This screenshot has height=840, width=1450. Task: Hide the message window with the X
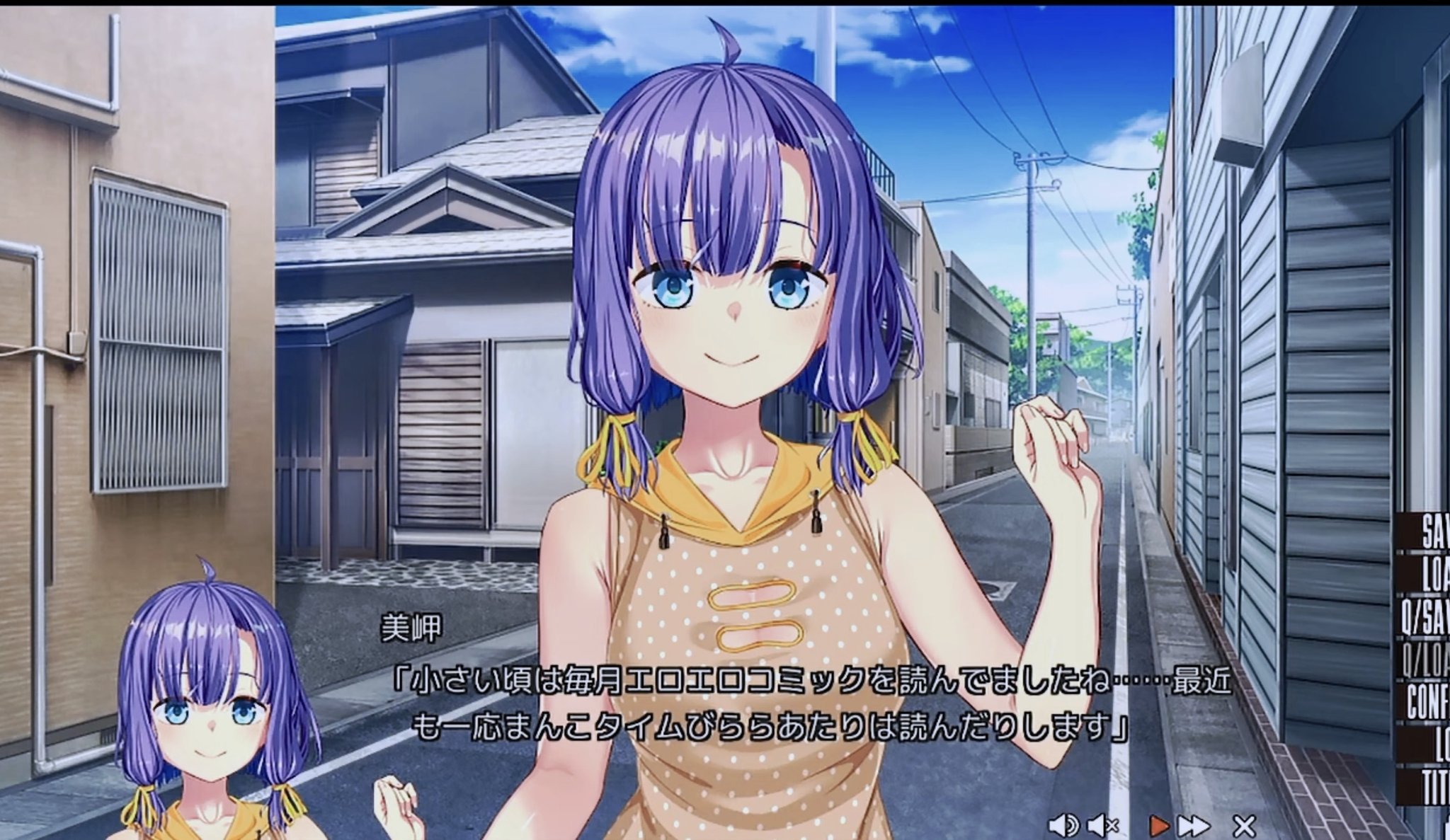tap(1244, 824)
